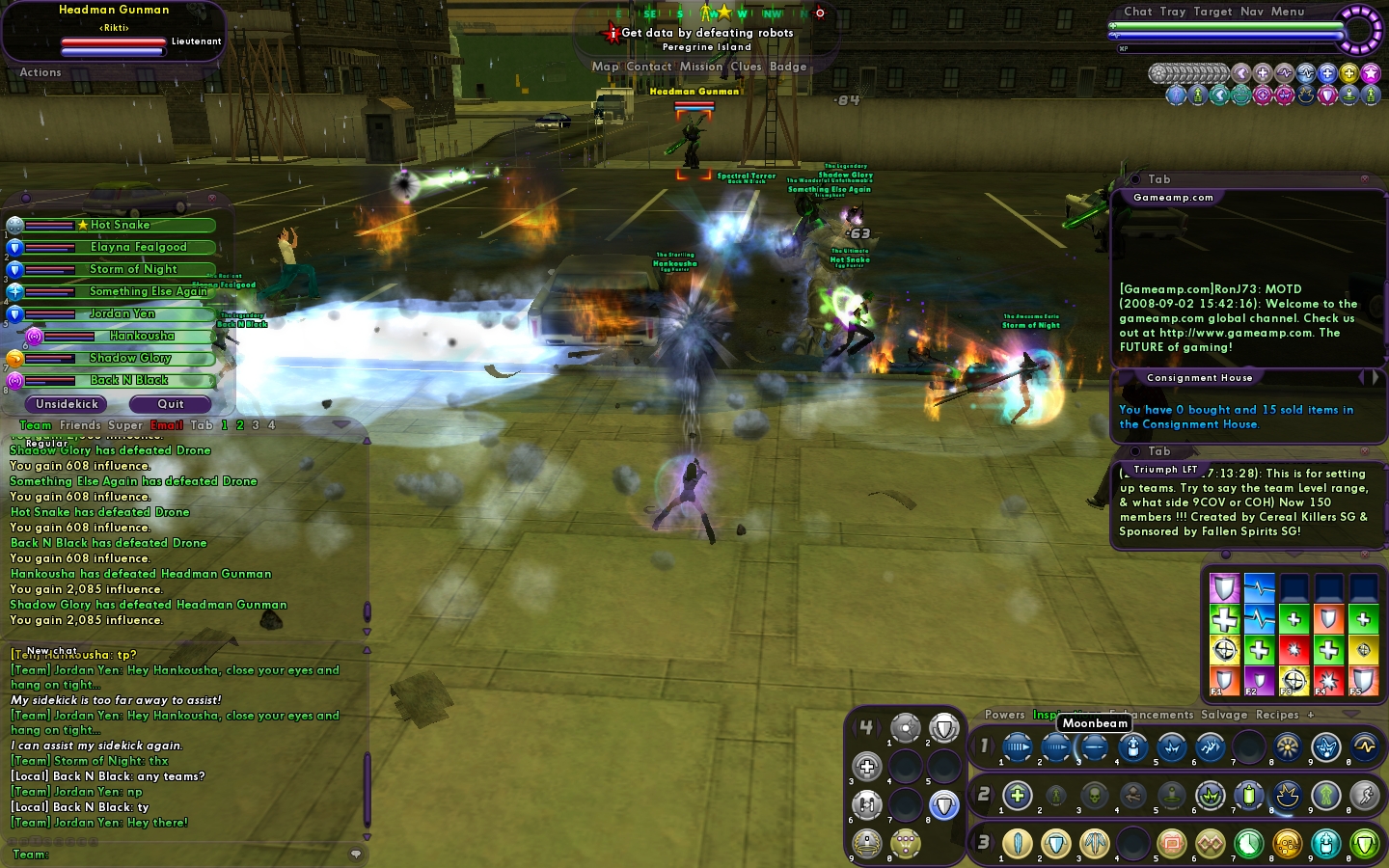Open the Email tab
Viewport: 1389px width, 868px height.
pos(166,425)
